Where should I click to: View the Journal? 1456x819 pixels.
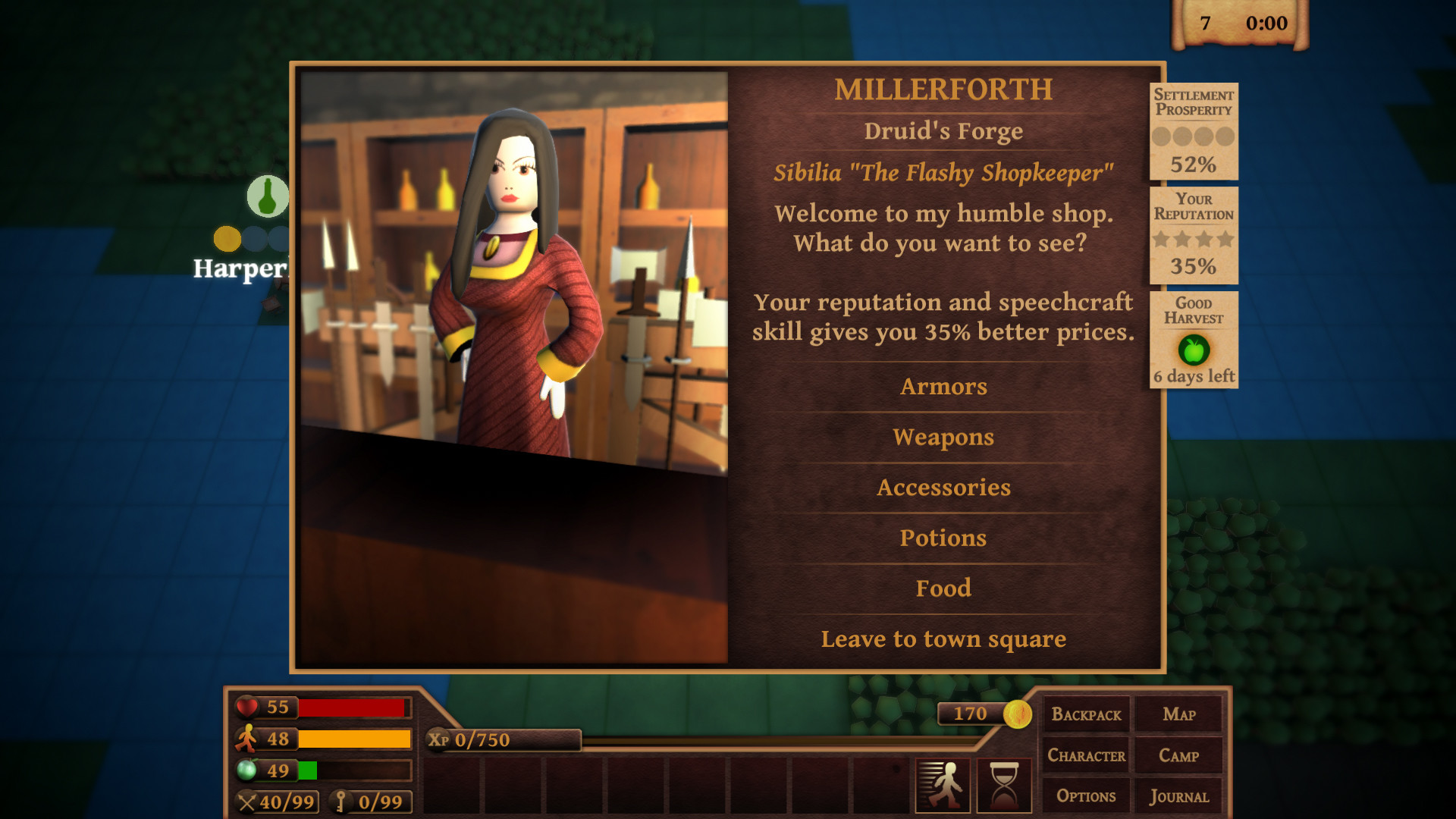point(1179,796)
